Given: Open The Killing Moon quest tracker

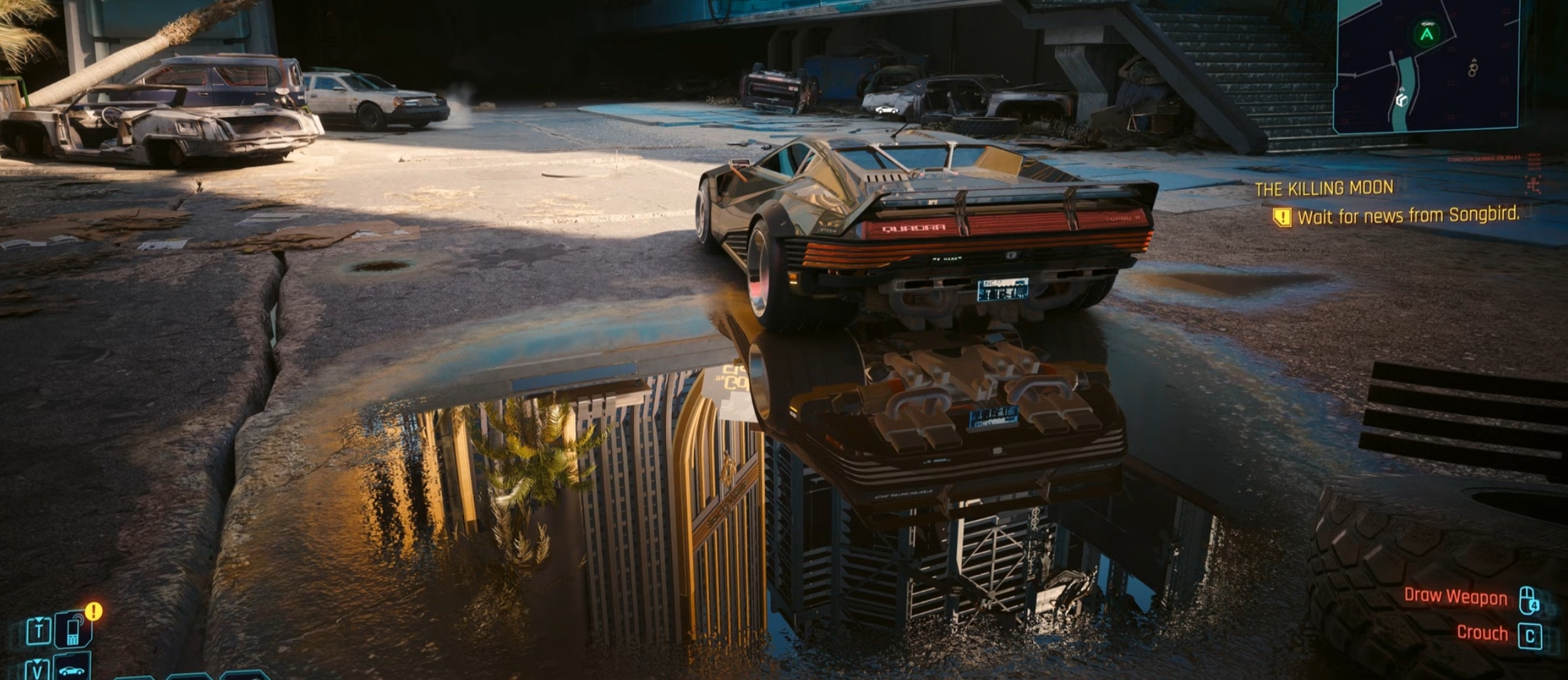Looking at the screenshot, I should (1324, 189).
